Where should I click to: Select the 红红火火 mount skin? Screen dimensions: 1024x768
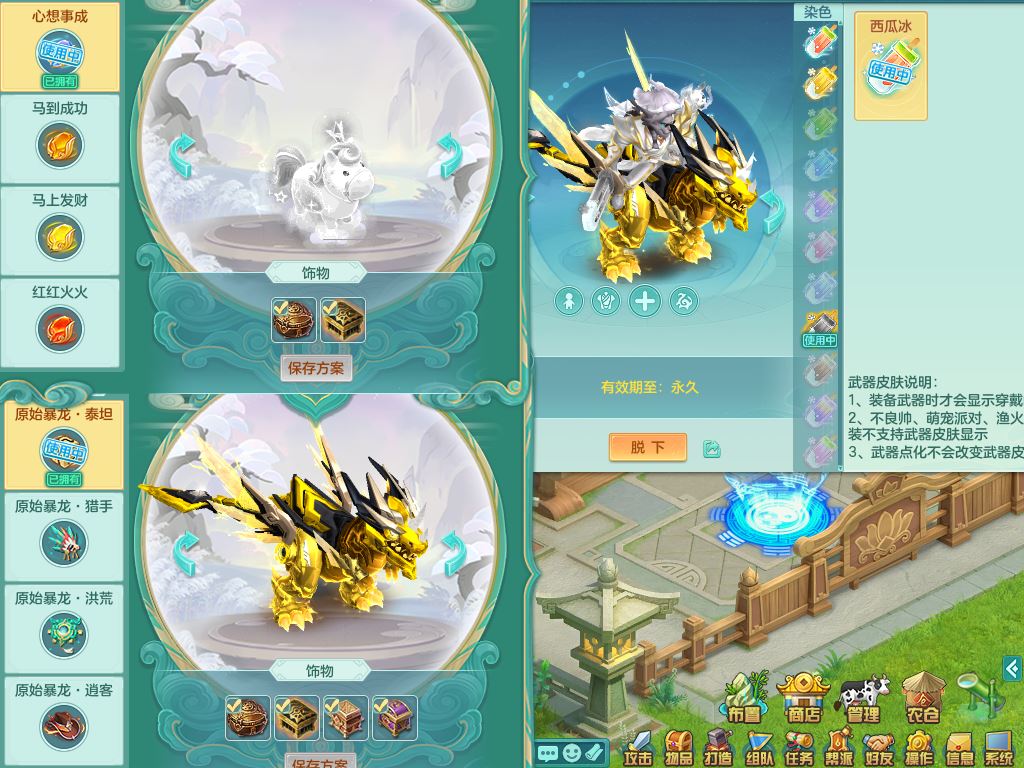(60, 322)
